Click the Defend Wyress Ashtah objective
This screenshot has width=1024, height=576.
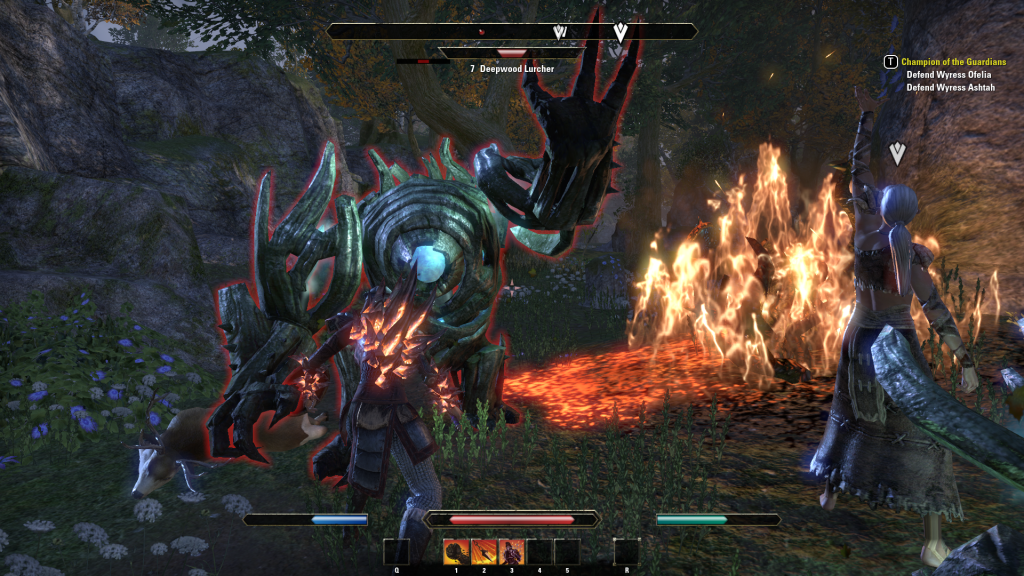950,88
